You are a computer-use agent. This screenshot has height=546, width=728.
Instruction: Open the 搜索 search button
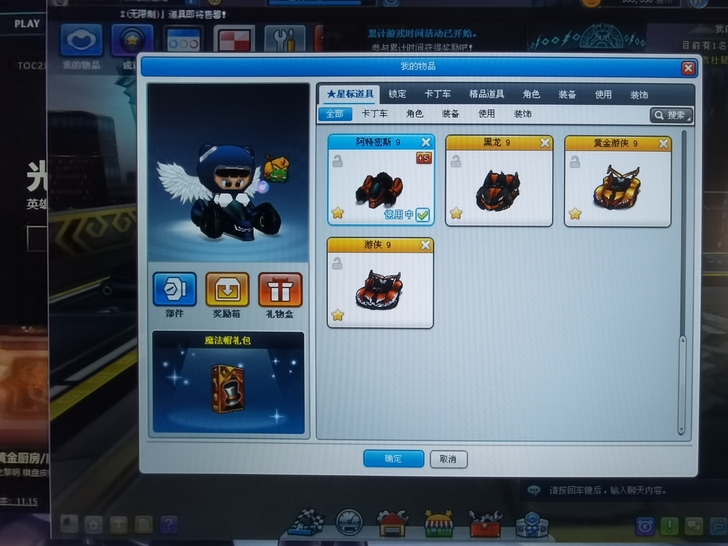click(x=671, y=115)
